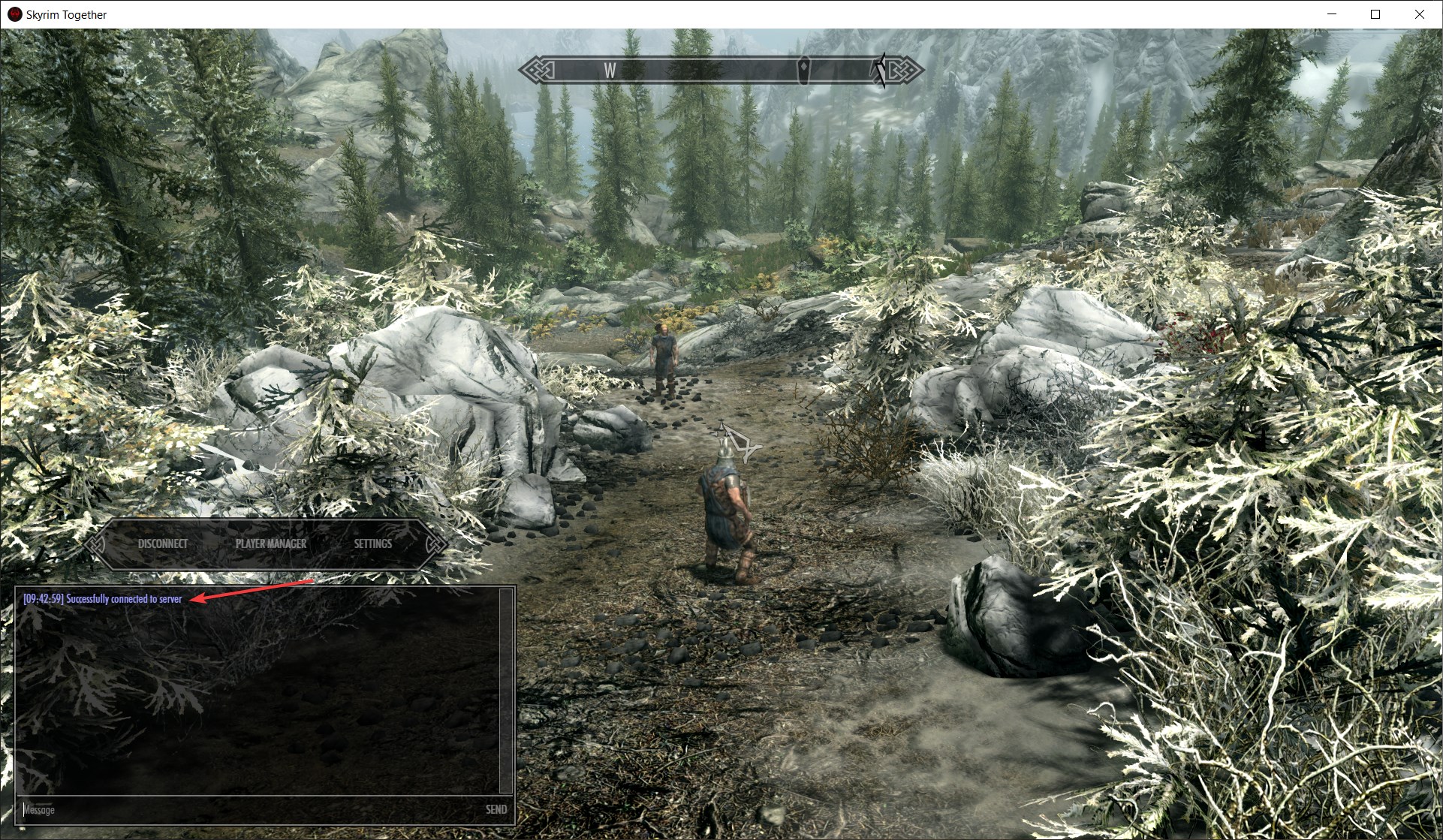Open the Player Manager
Image resolution: width=1443 pixels, height=840 pixels.
pos(271,543)
